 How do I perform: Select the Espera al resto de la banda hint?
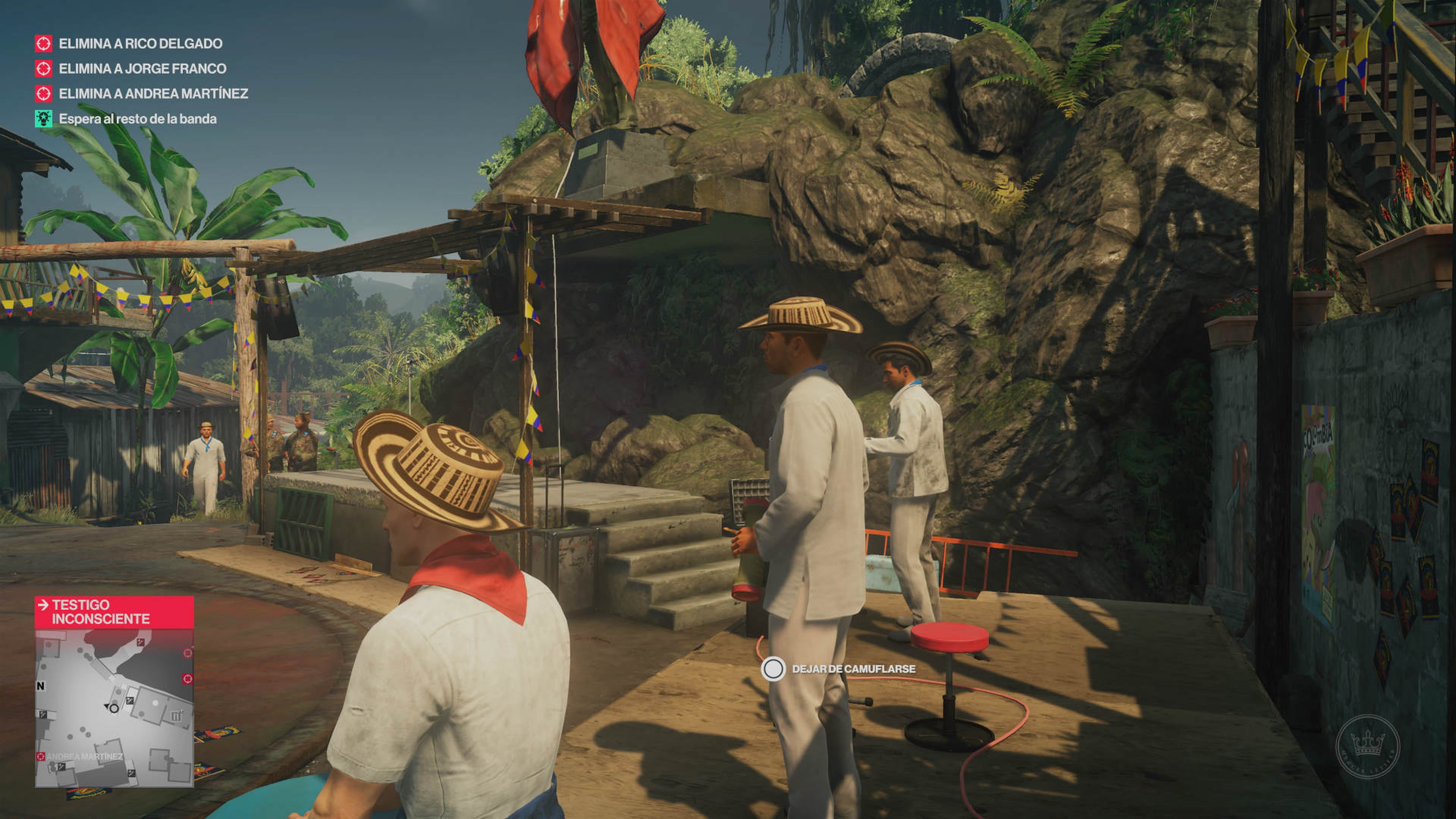pyautogui.click(x=137, y=119)
